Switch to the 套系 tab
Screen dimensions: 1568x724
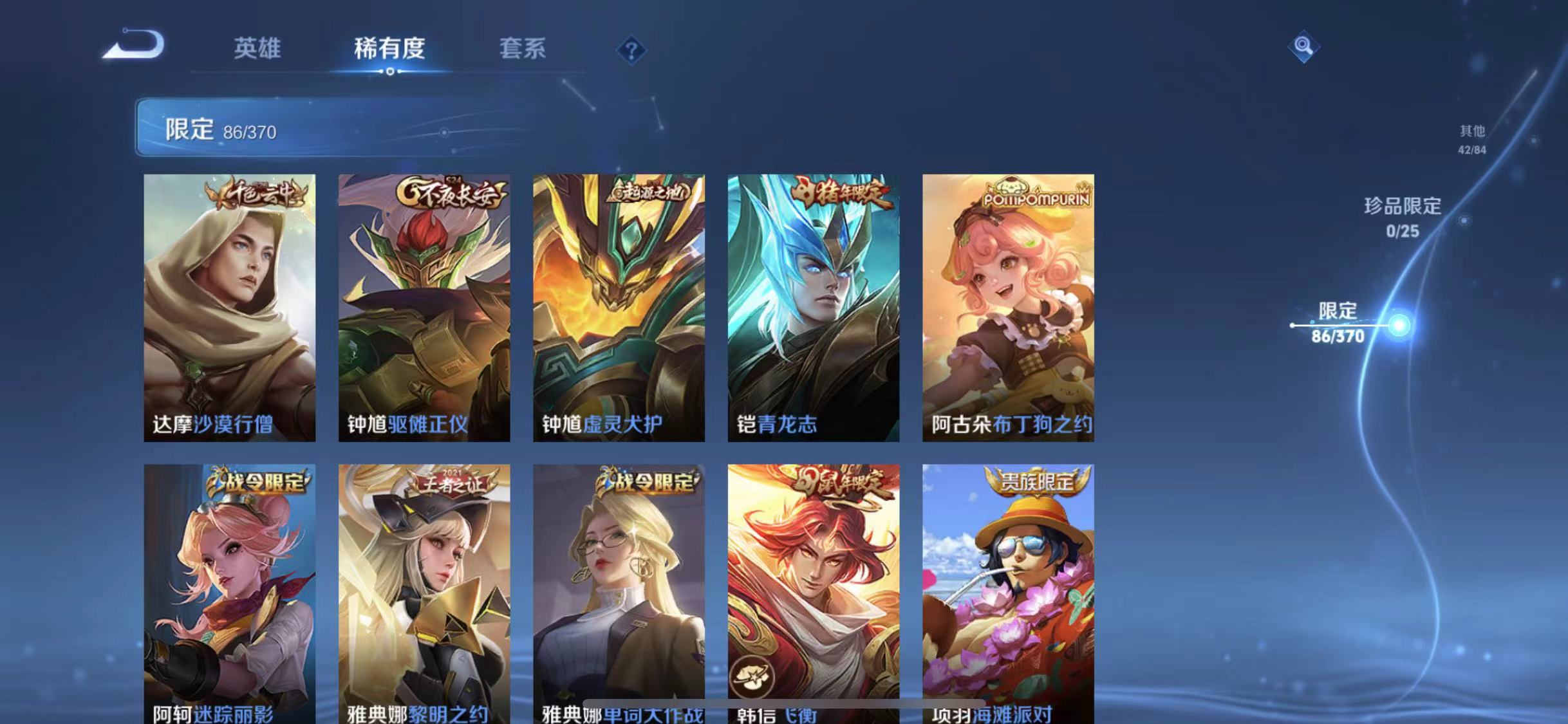click(x=523, y=48)
